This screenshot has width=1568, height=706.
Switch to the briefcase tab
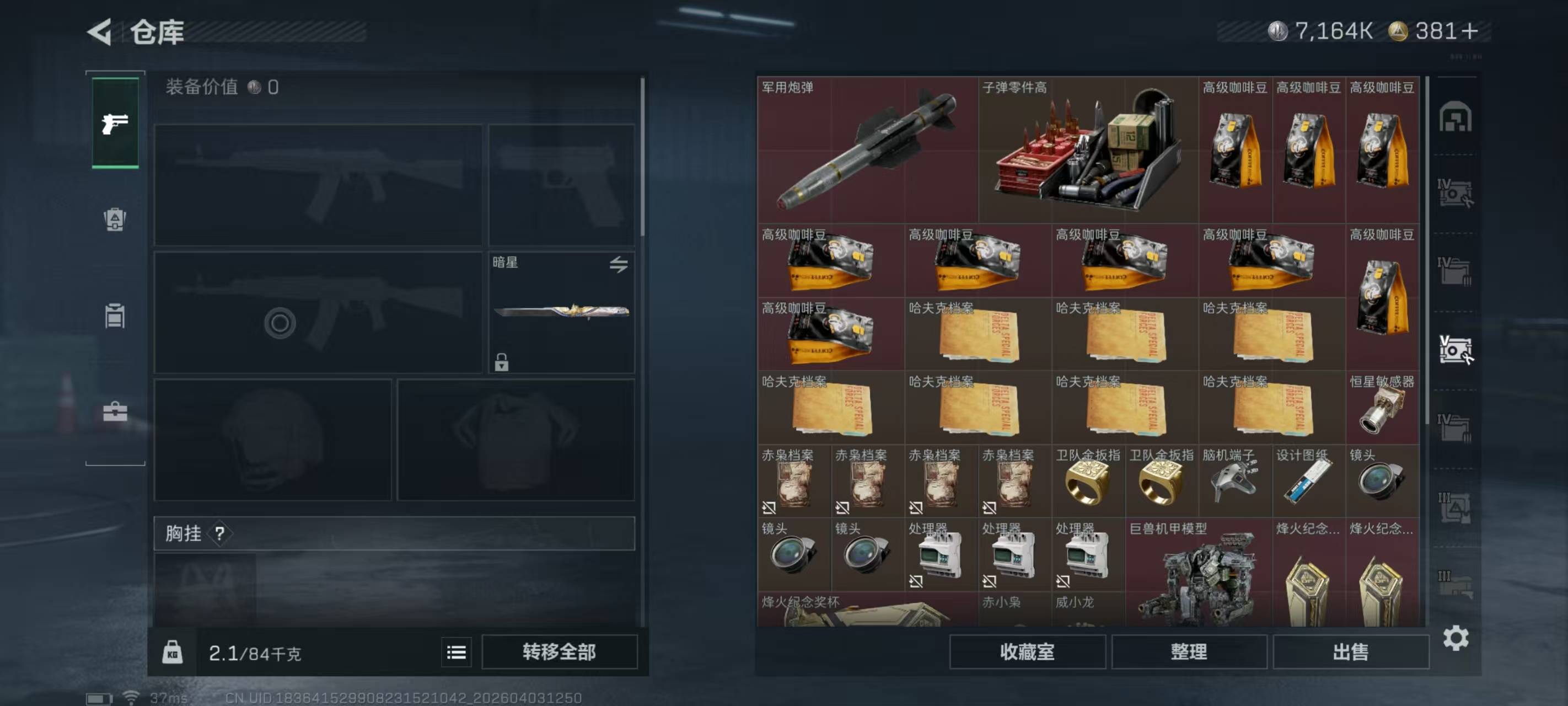[115, 412]
